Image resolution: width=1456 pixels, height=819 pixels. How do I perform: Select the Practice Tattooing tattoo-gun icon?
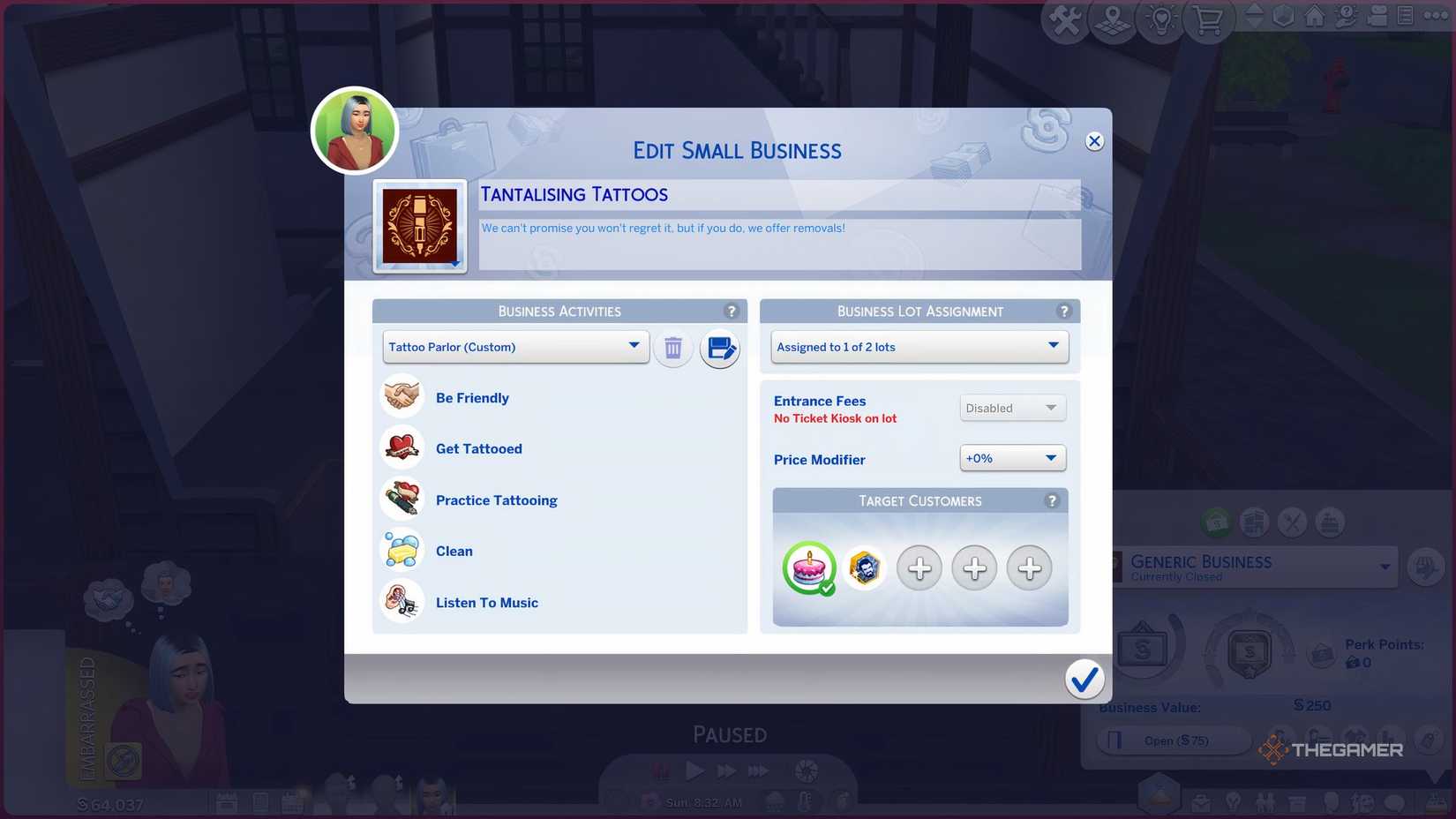pyautogui.click(x=402, y=499)
